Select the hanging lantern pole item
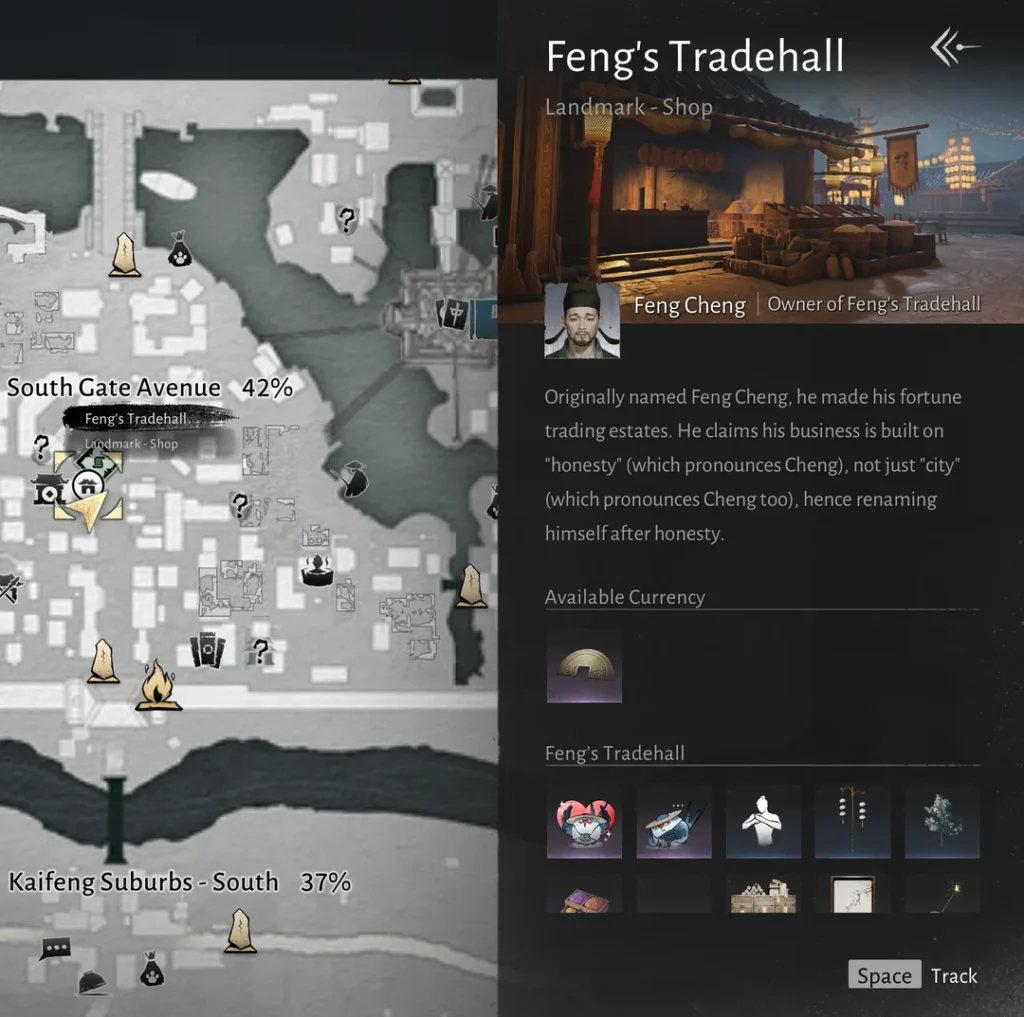1024x1017 pixels. 852,822
